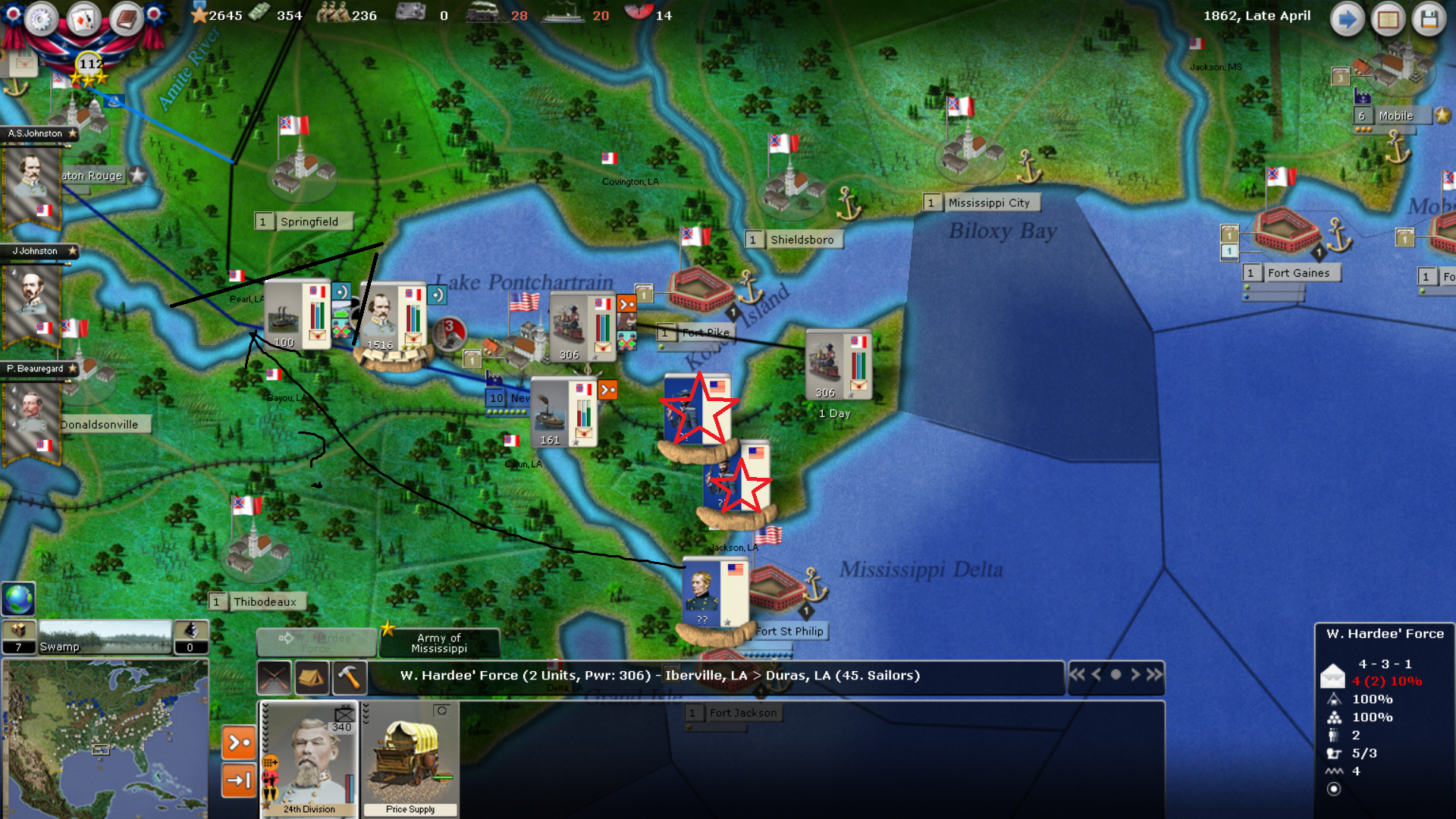Open the hammer construction icon

click(350, 677)
